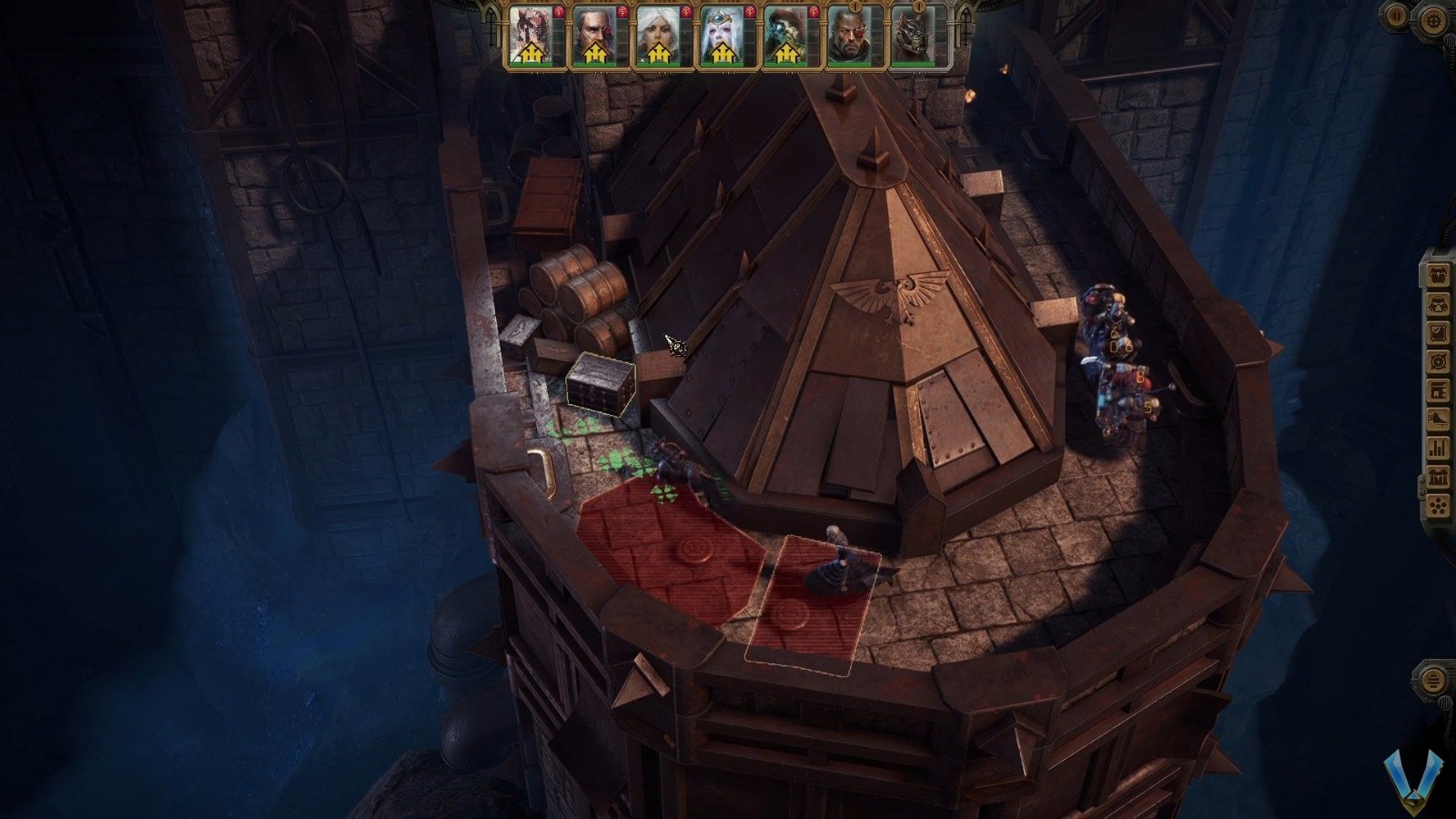Click the level-up arrow on the psyker's portrait
This screenshot has height=819, width=1456.
coord(722,53)
